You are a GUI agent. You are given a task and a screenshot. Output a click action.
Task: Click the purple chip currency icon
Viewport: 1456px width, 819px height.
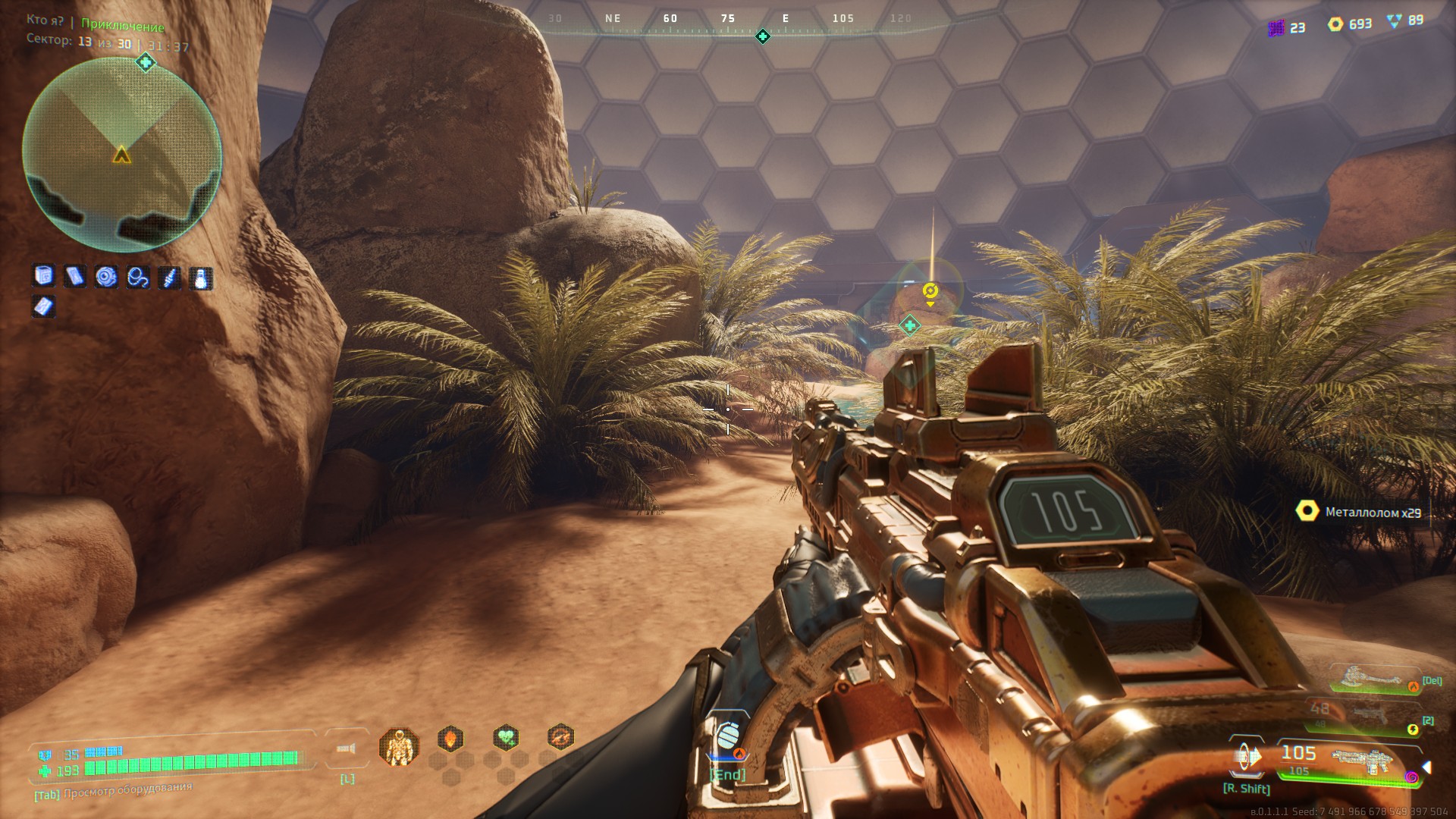[1276, 28]
